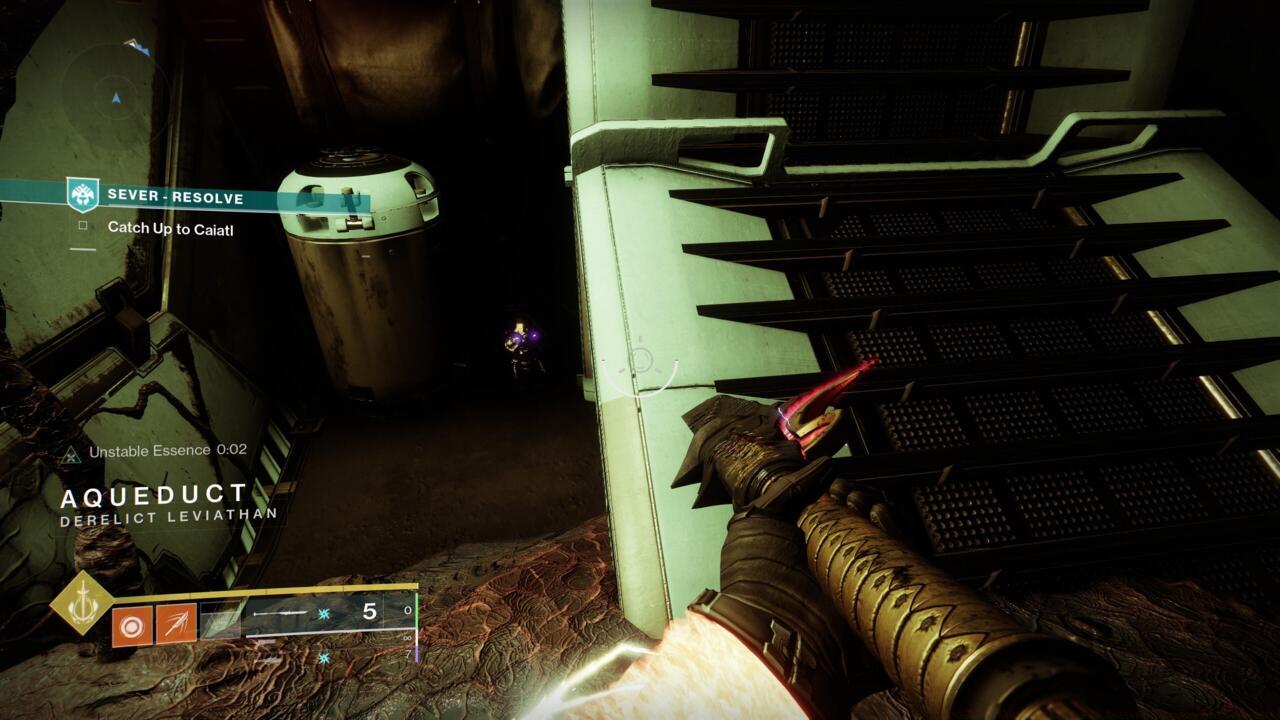
Task: Check off the Catch Up to Caiatl objective
Action: 83,226
